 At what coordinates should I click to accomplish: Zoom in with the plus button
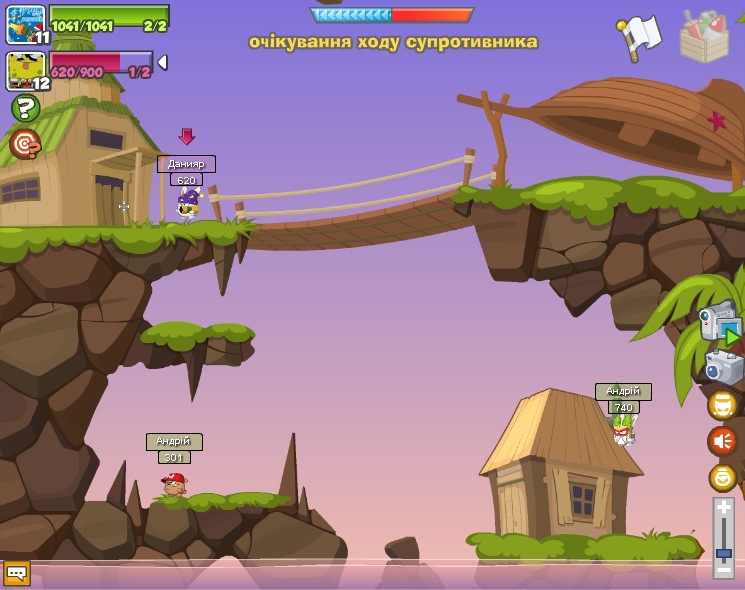[x=723, y=507]
